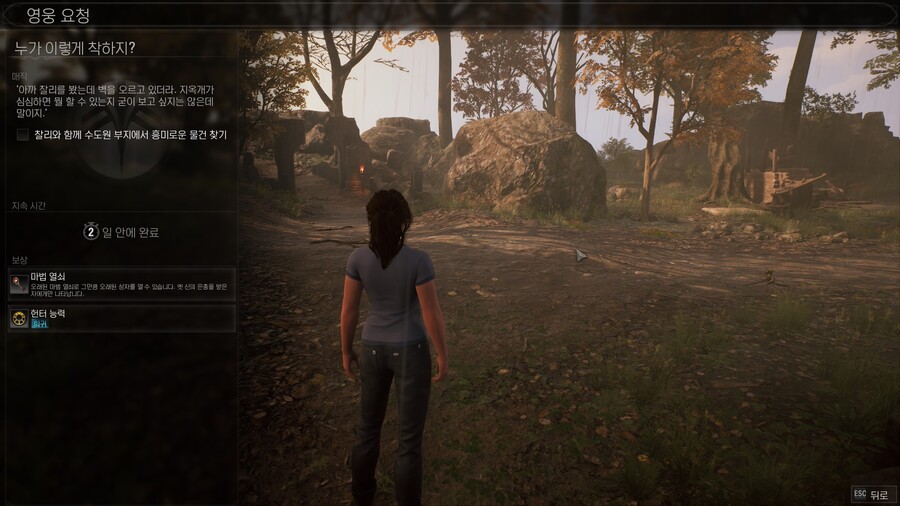Select the 마법 열쇠 reward row
This screenshot has height=506, width=900.
121,284
